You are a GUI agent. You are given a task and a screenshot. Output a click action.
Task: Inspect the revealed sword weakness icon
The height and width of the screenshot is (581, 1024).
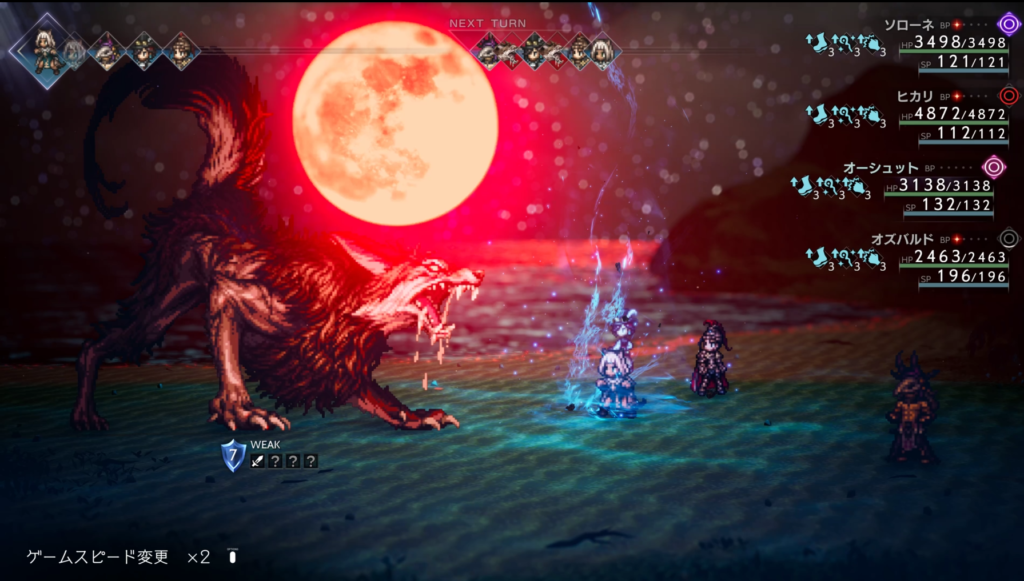point(258,461)
